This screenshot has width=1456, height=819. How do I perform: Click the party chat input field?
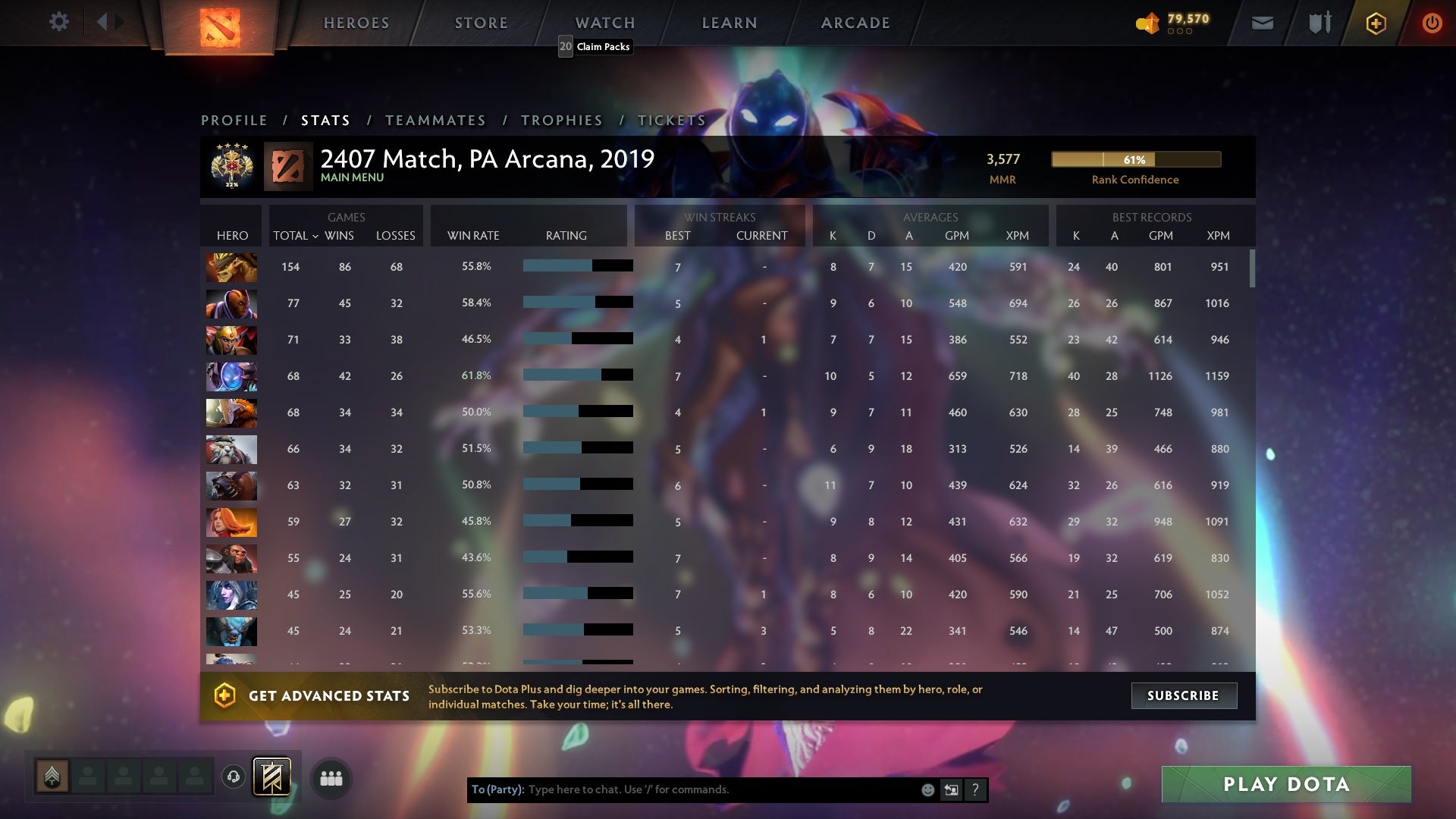682,789
